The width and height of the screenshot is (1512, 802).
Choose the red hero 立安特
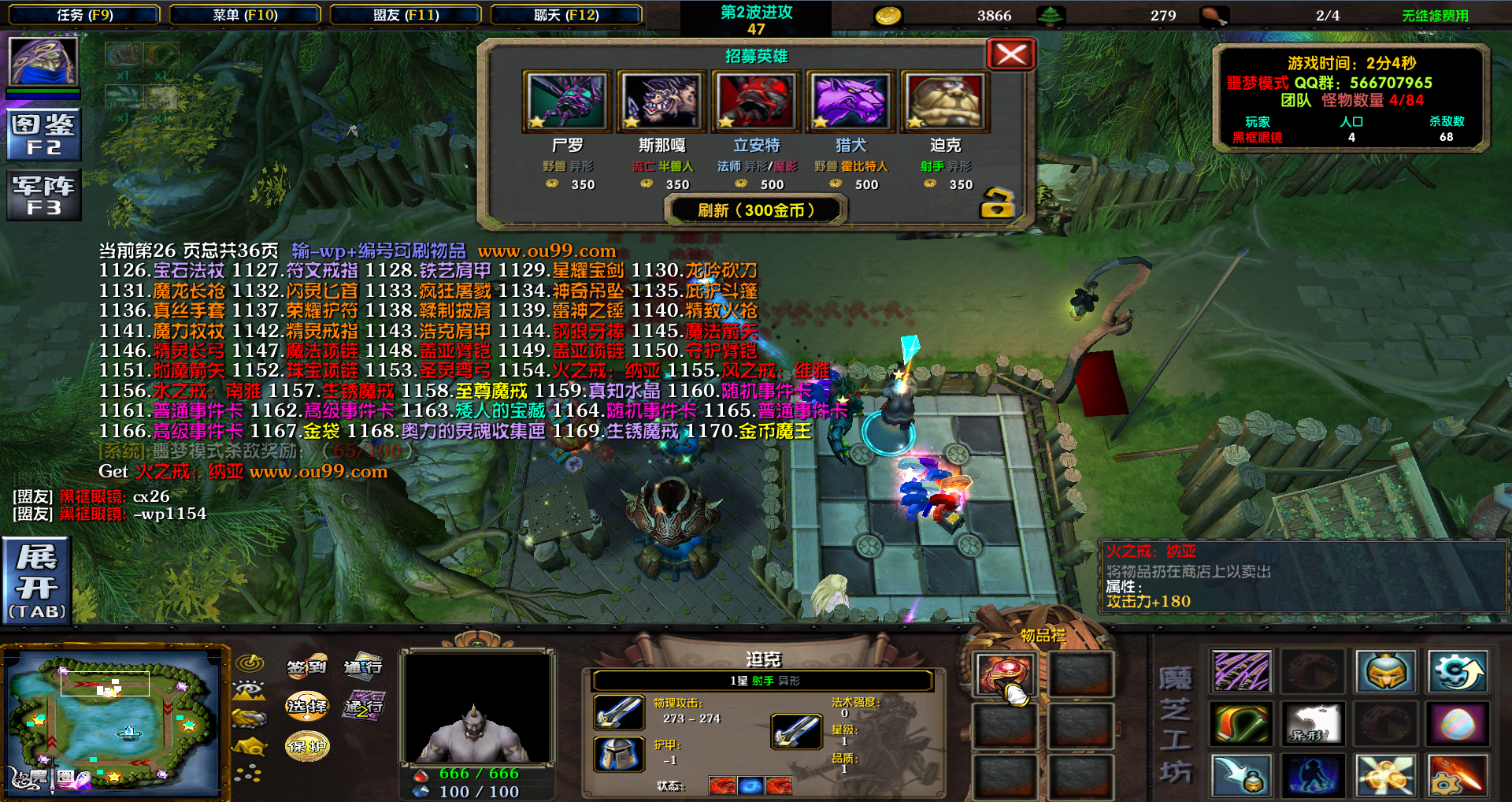point(756,102)
